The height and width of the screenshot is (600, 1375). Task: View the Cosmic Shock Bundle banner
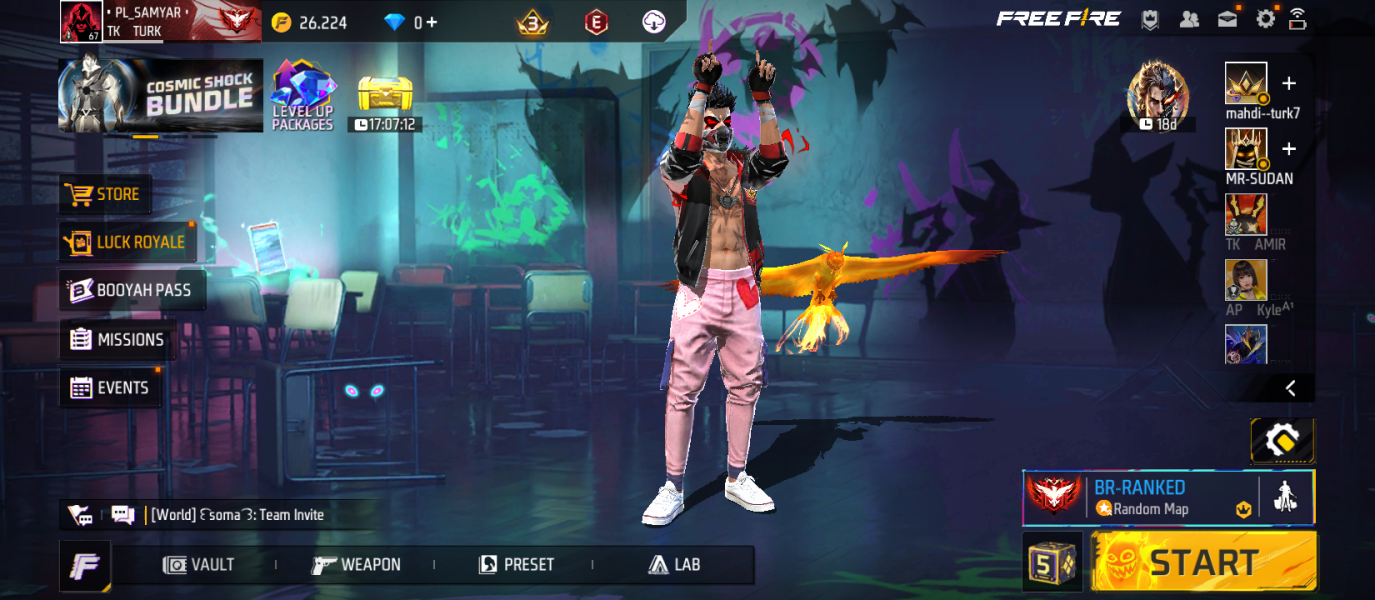tap(161, 96)
